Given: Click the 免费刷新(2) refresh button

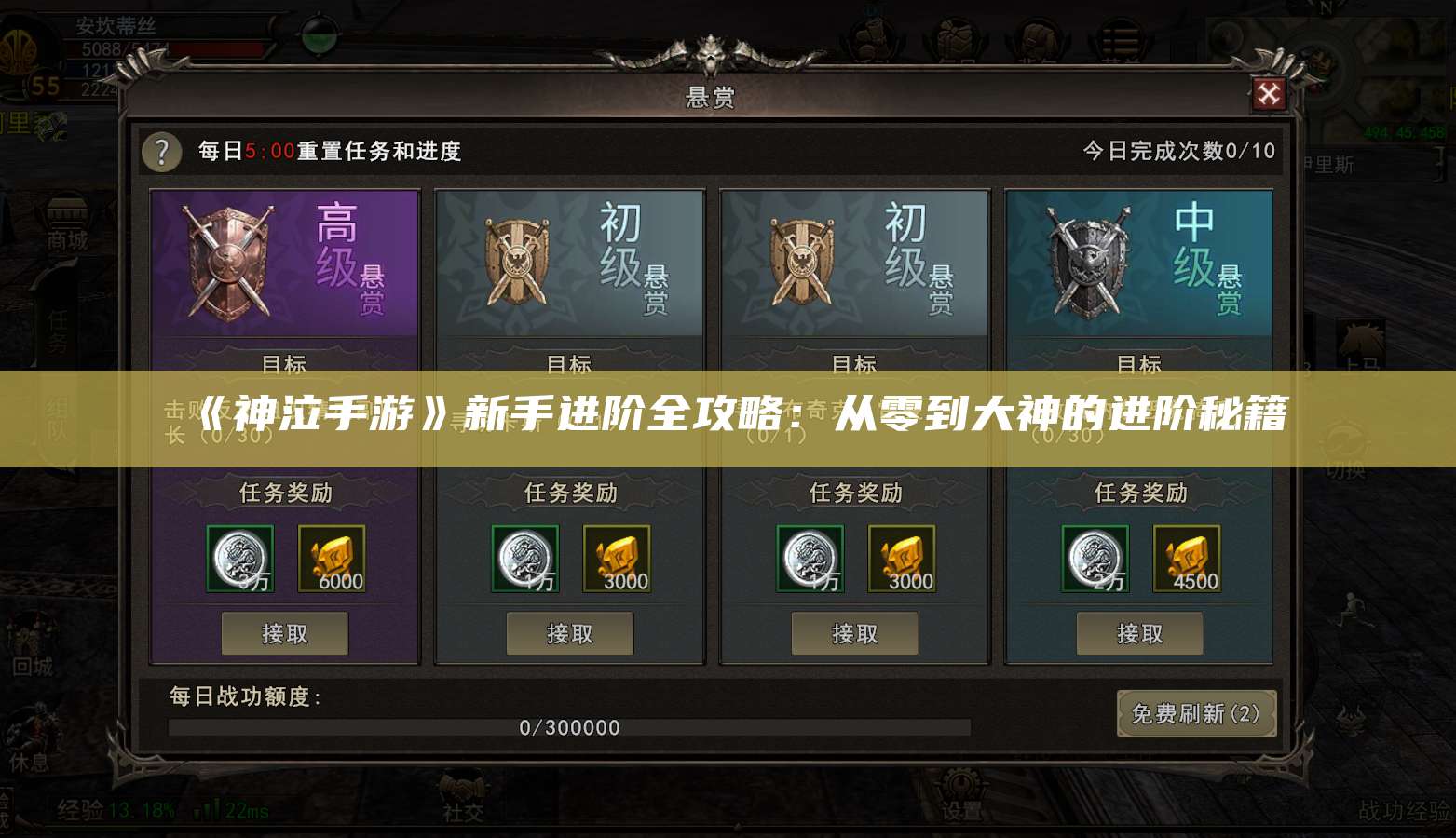Looking at the screenshot, I should click(1196, 716).
